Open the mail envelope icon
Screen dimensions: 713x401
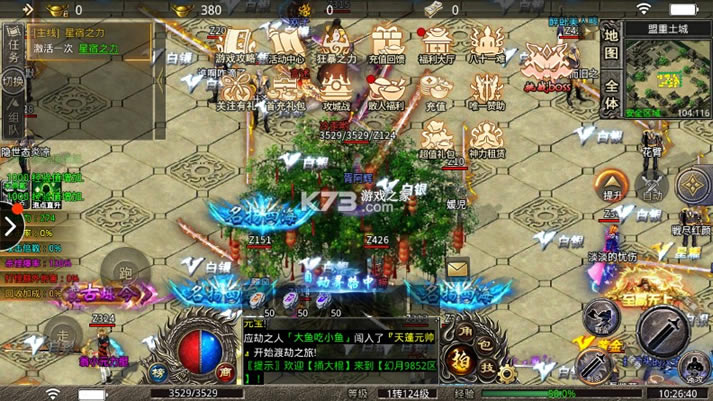pos(458,268)
